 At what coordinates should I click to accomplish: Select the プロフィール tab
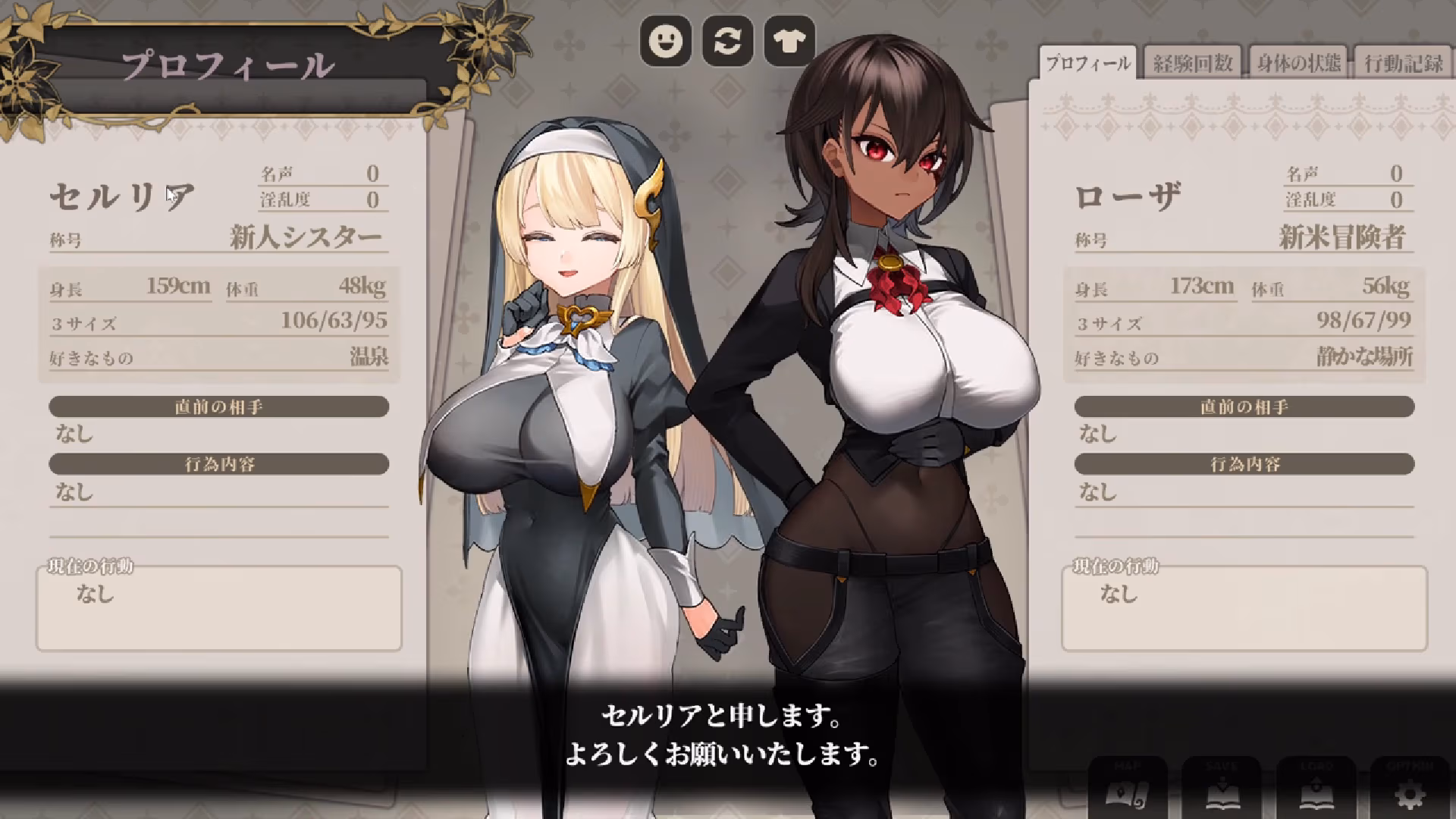coord(1087,64)
